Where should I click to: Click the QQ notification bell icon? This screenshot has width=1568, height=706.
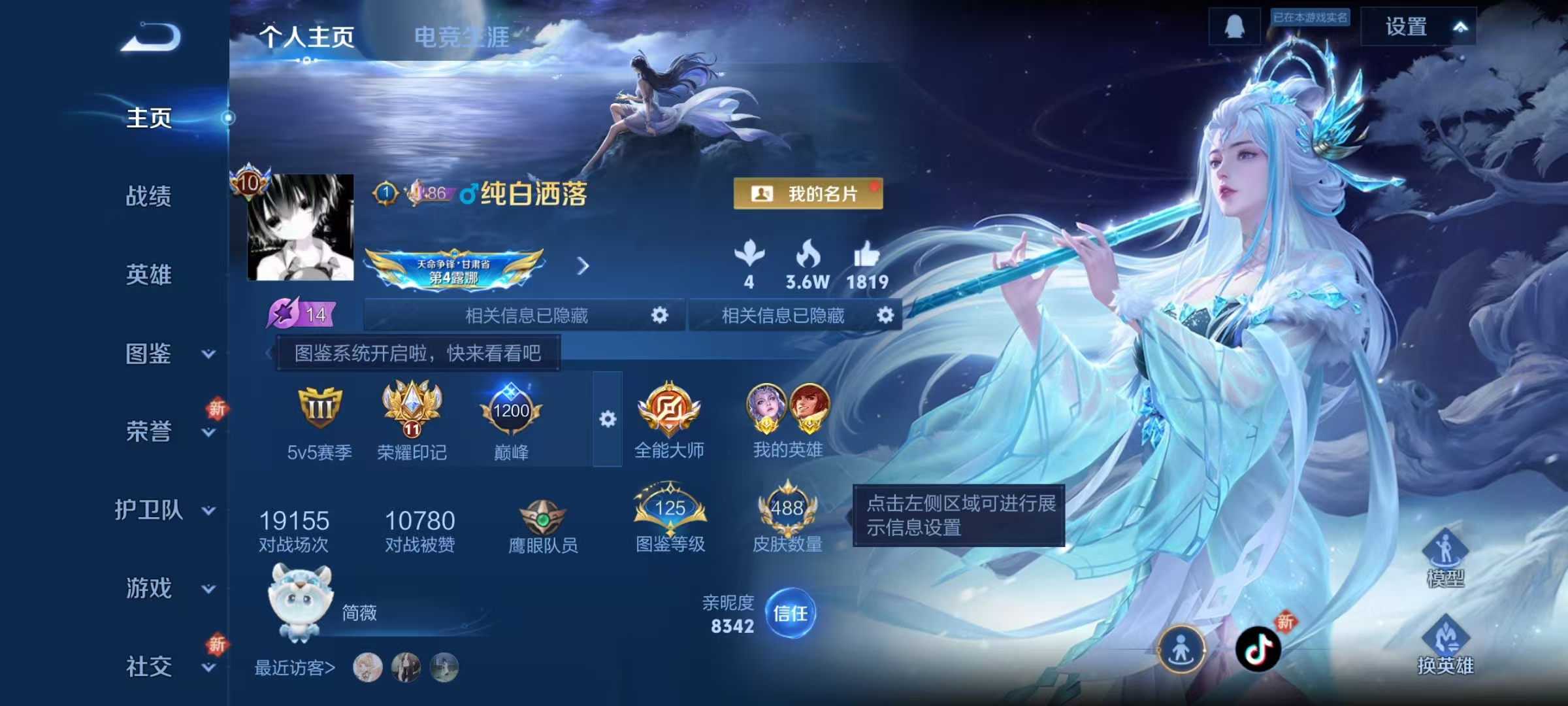[1234, 26]
